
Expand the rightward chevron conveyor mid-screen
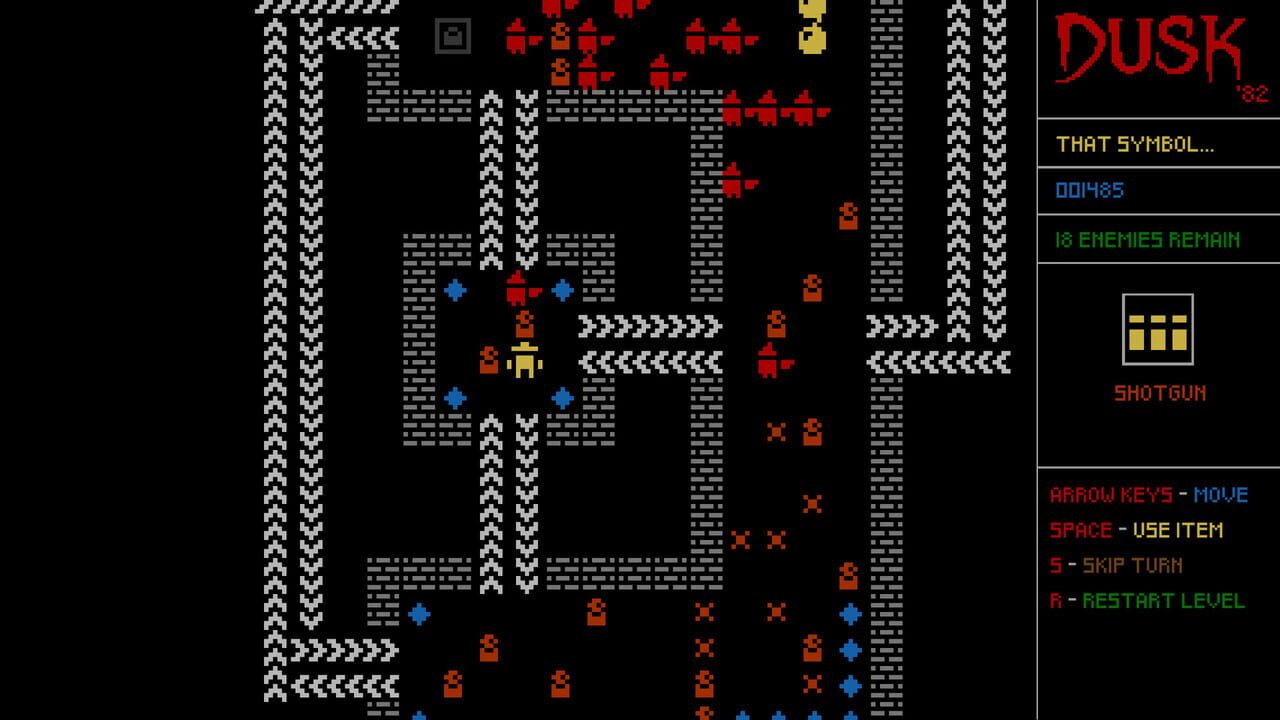(x=648, y=324)
